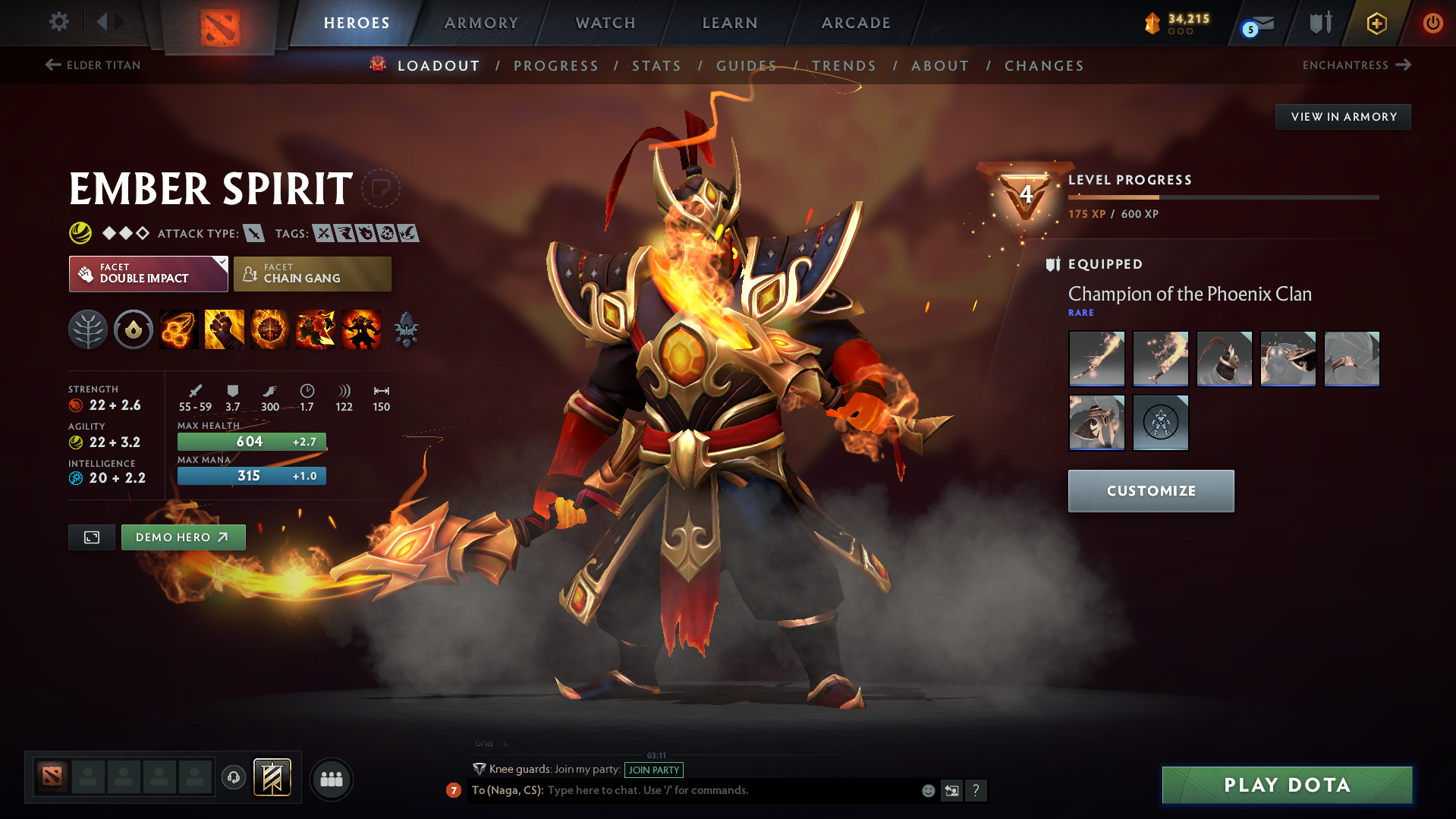1456x819 pixels.
Task: Click the XP level progress bar
Action: pyautogui.click(x=1222, y=198)
